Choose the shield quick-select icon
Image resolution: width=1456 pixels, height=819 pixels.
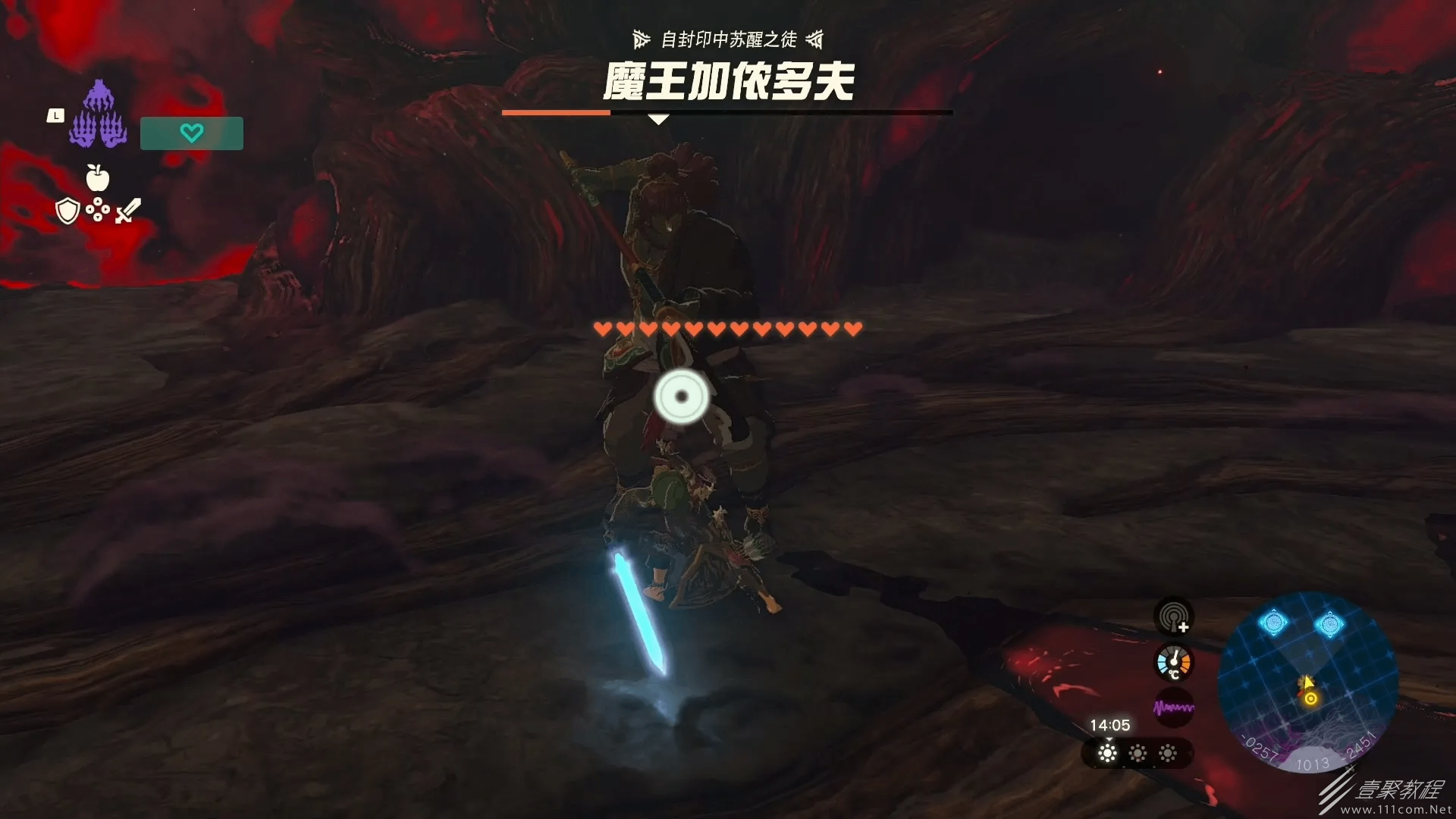67,211
